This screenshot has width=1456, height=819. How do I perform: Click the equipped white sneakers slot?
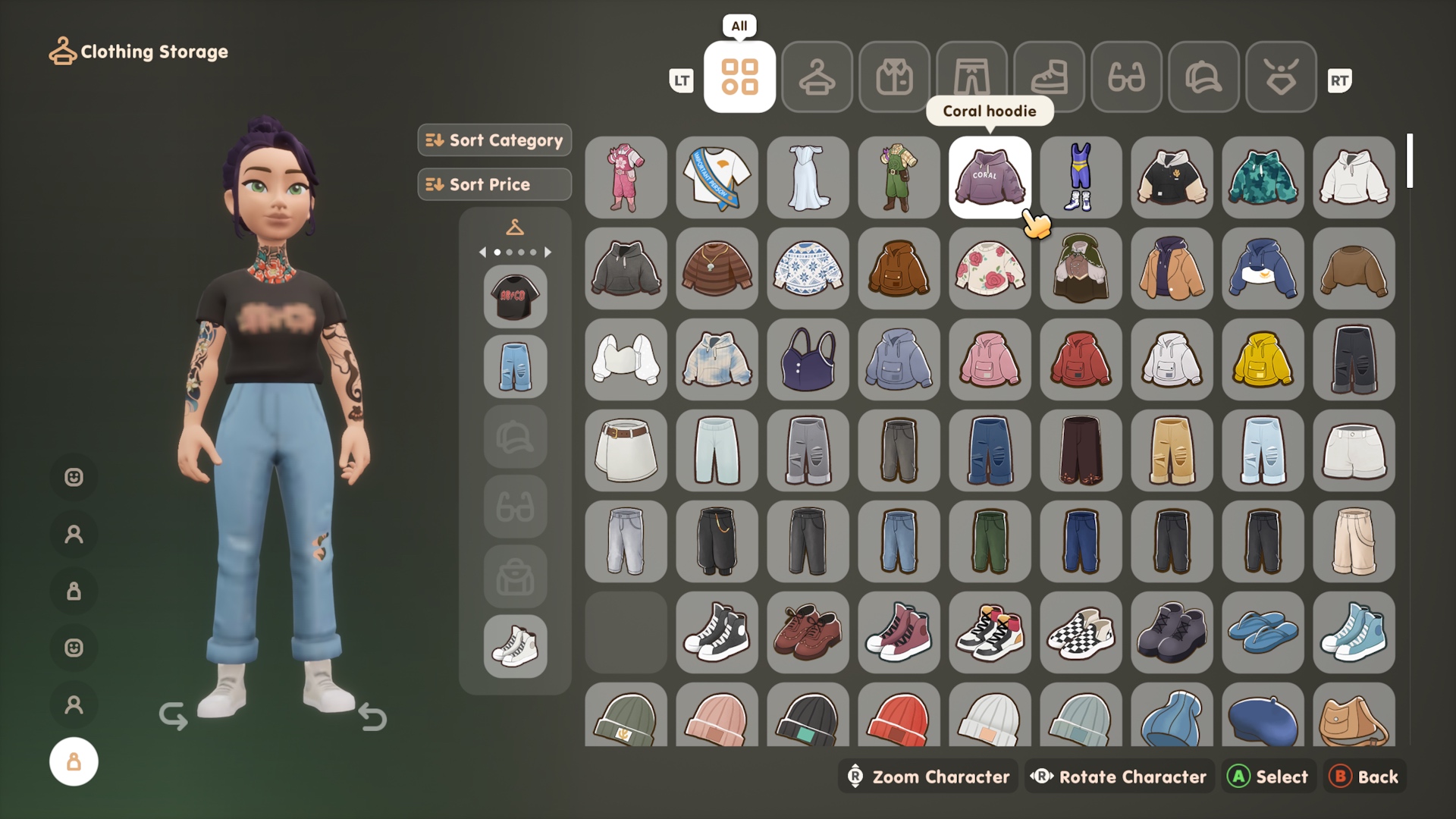[x=515, y=646]
